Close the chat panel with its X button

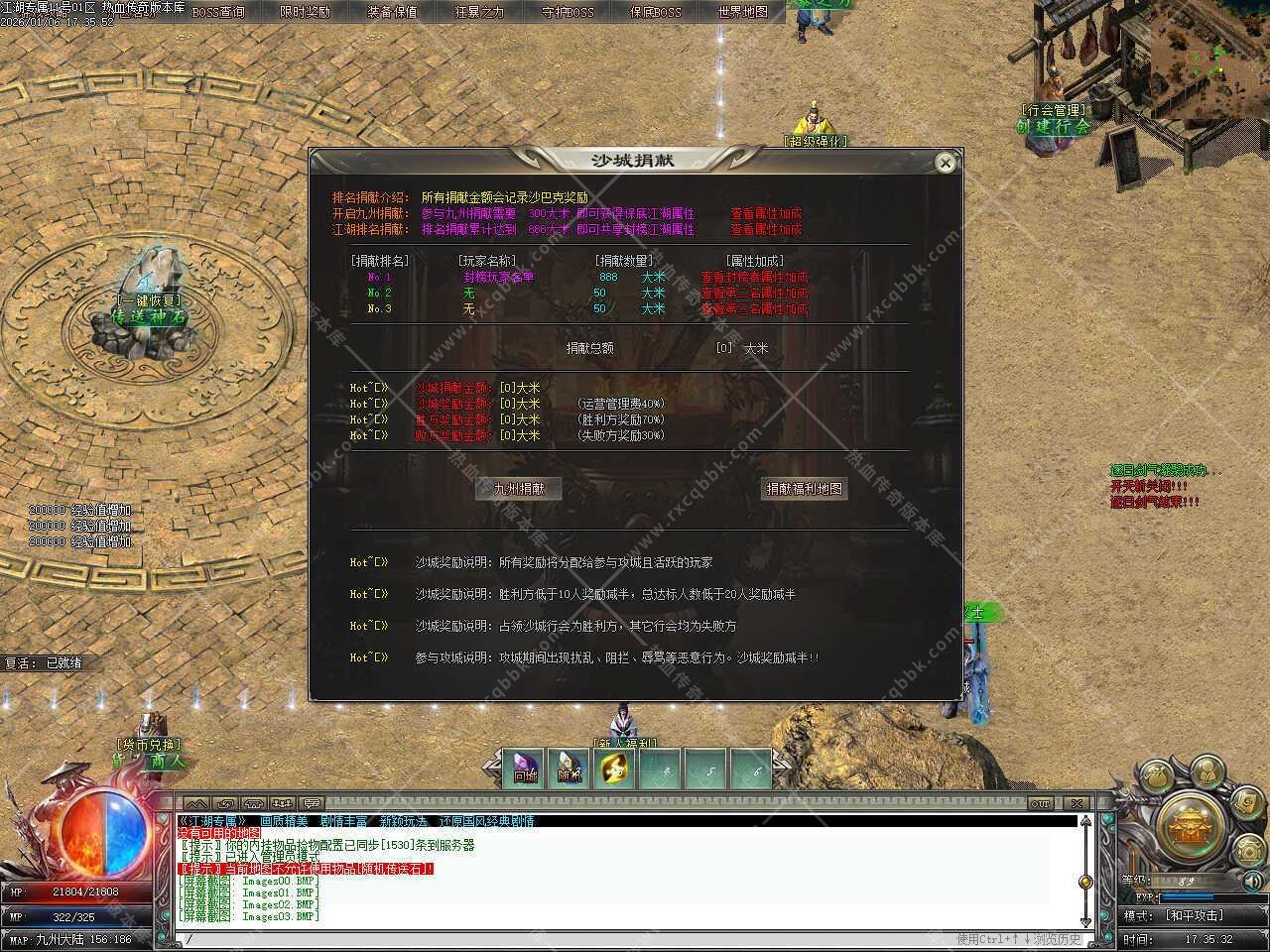[x=1077, y=802]
